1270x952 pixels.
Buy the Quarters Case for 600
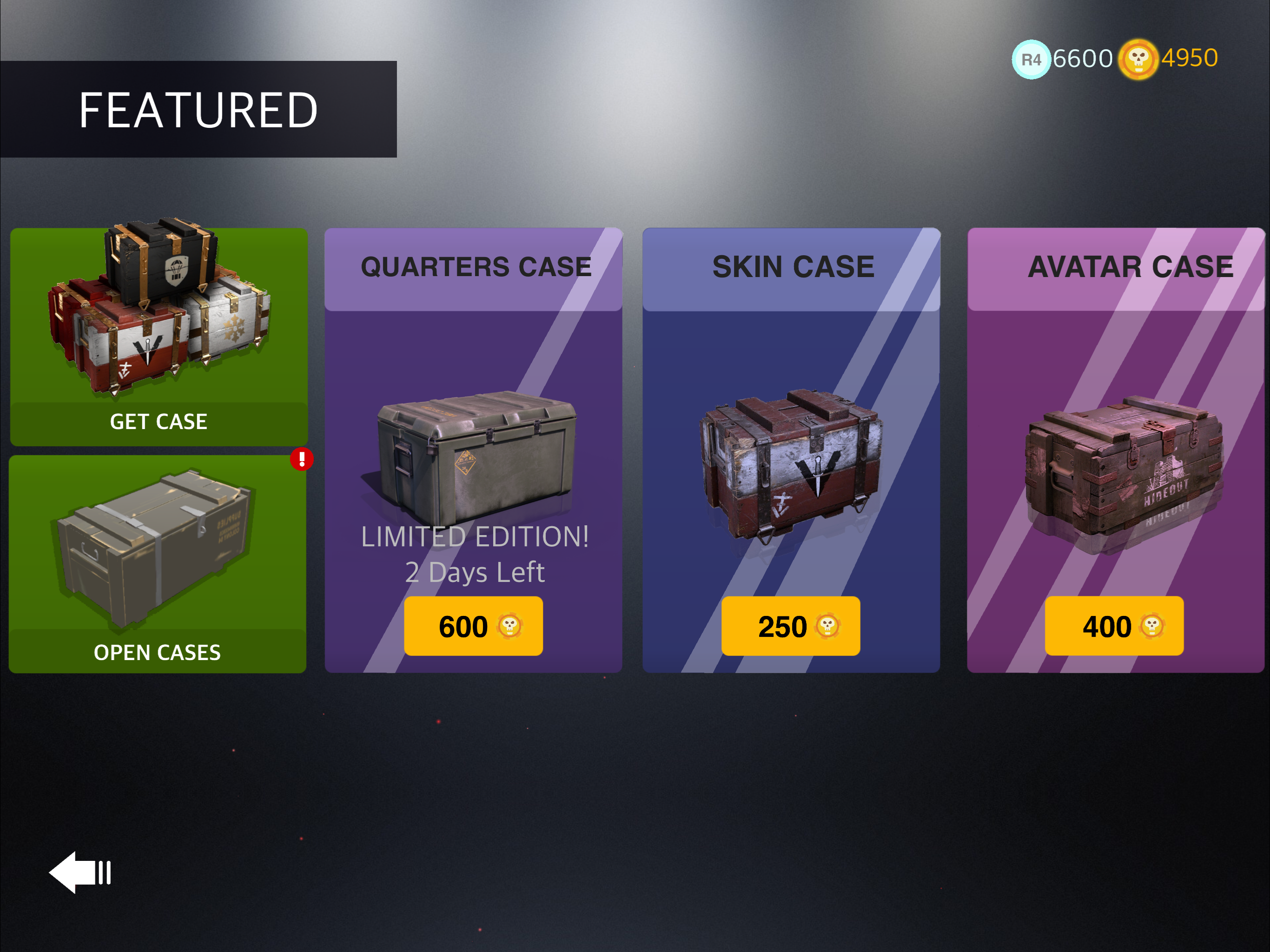(x=473, y=626)
